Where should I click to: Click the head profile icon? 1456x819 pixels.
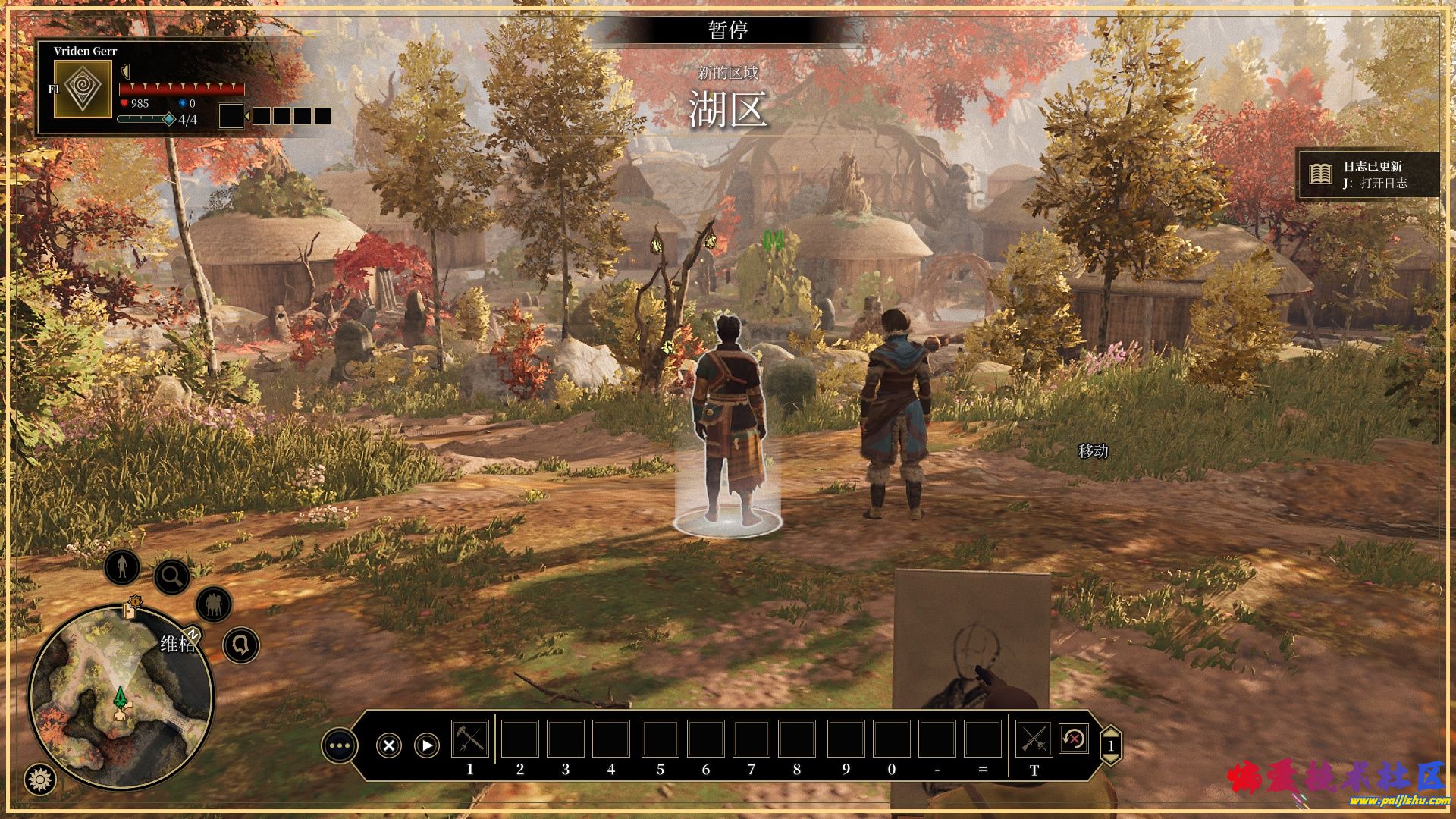[x=241, y=645]
